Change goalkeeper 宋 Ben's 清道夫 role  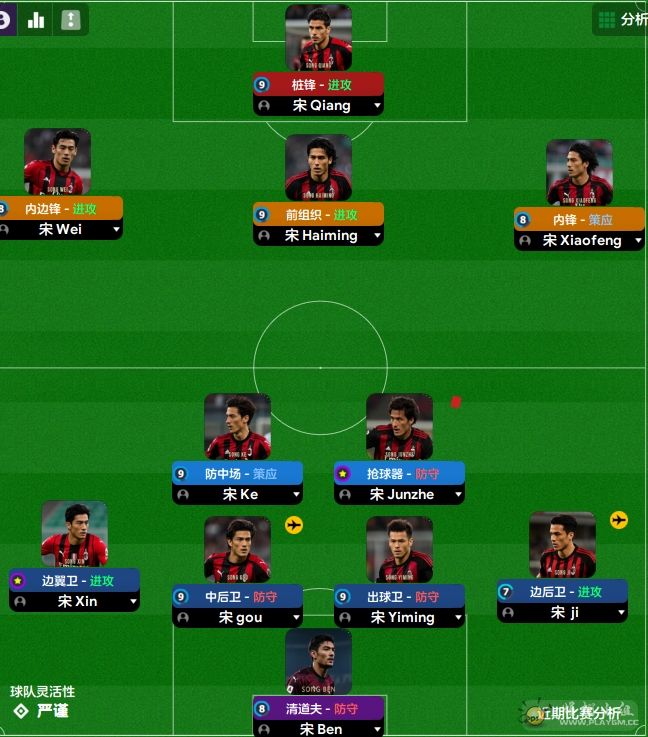click(320, 709)
